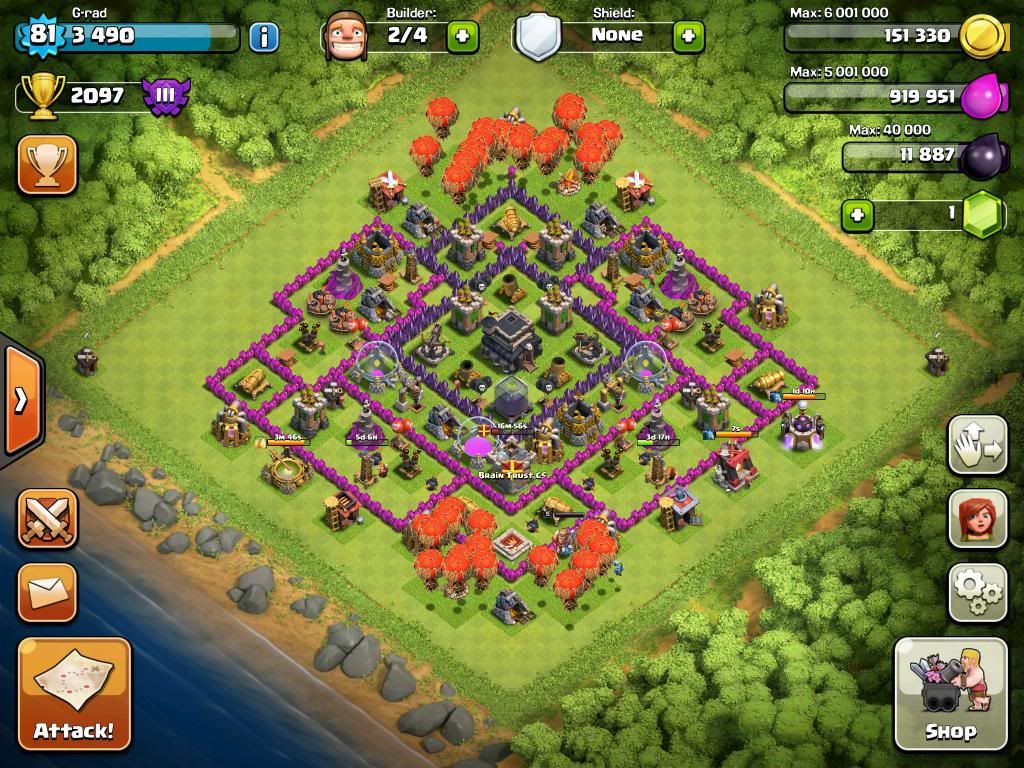Open the red-haired character profile button

click(977, 520)
